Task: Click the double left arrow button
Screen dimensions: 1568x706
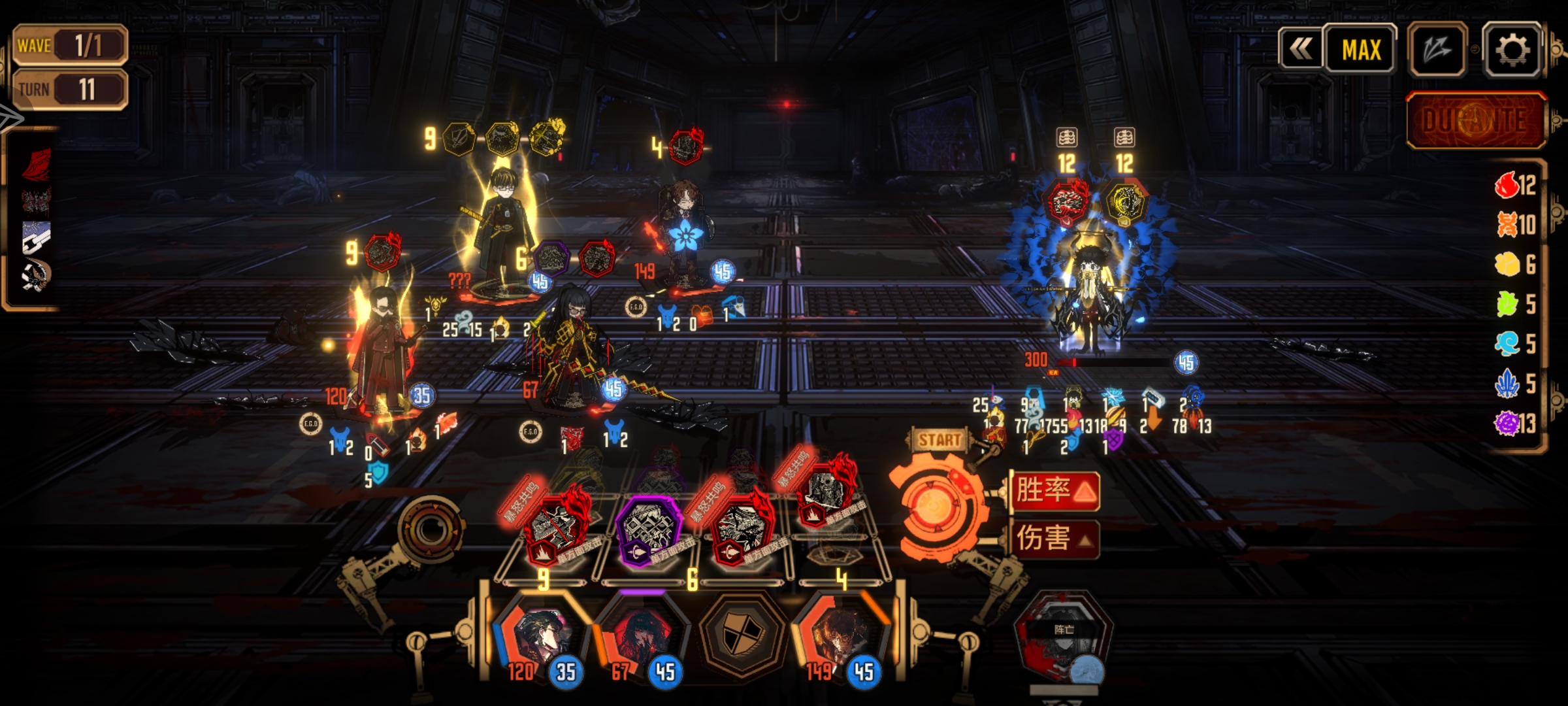Action: click(1300, 50)
